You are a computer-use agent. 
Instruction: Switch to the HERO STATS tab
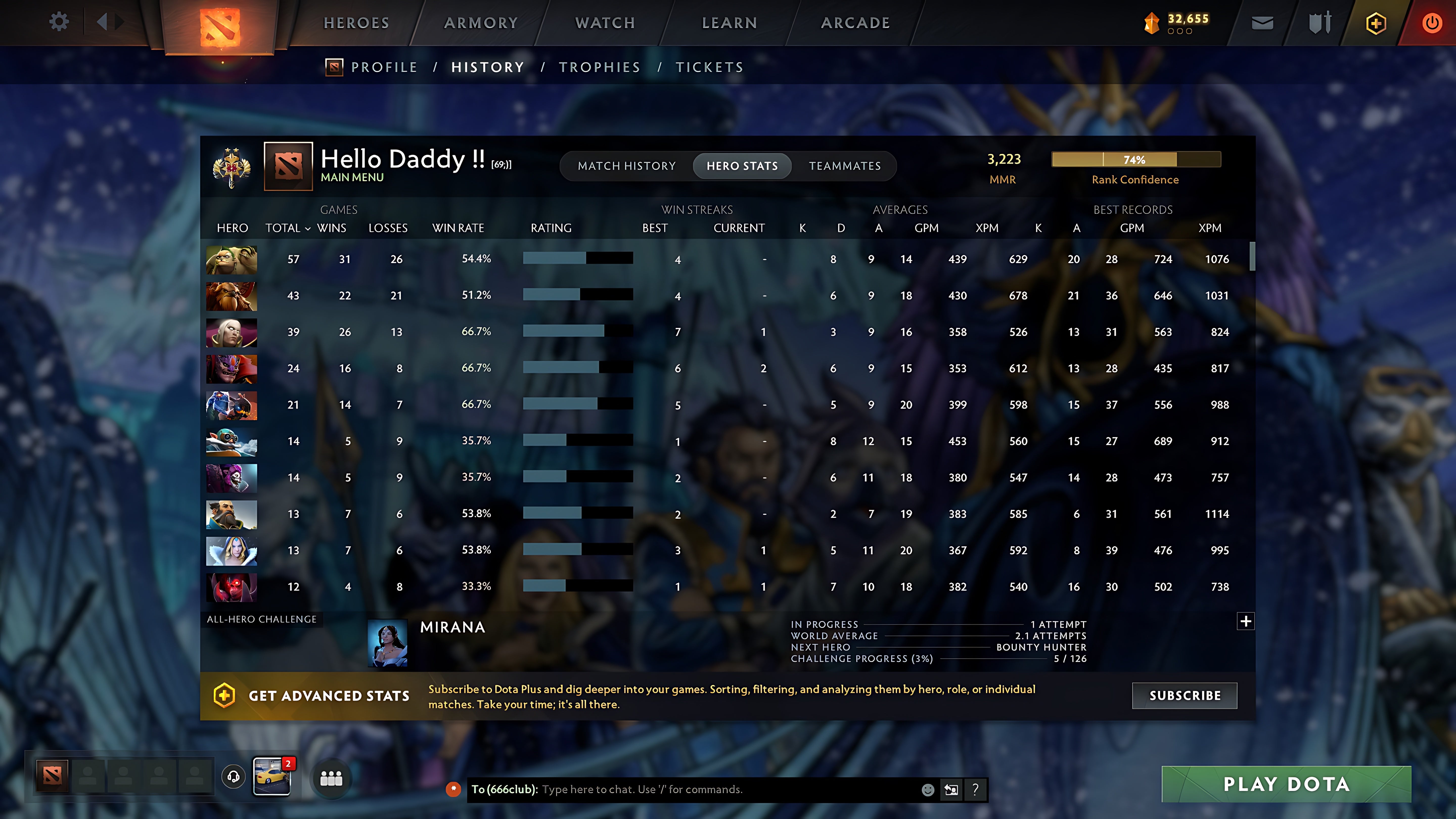tap(742, 166)
